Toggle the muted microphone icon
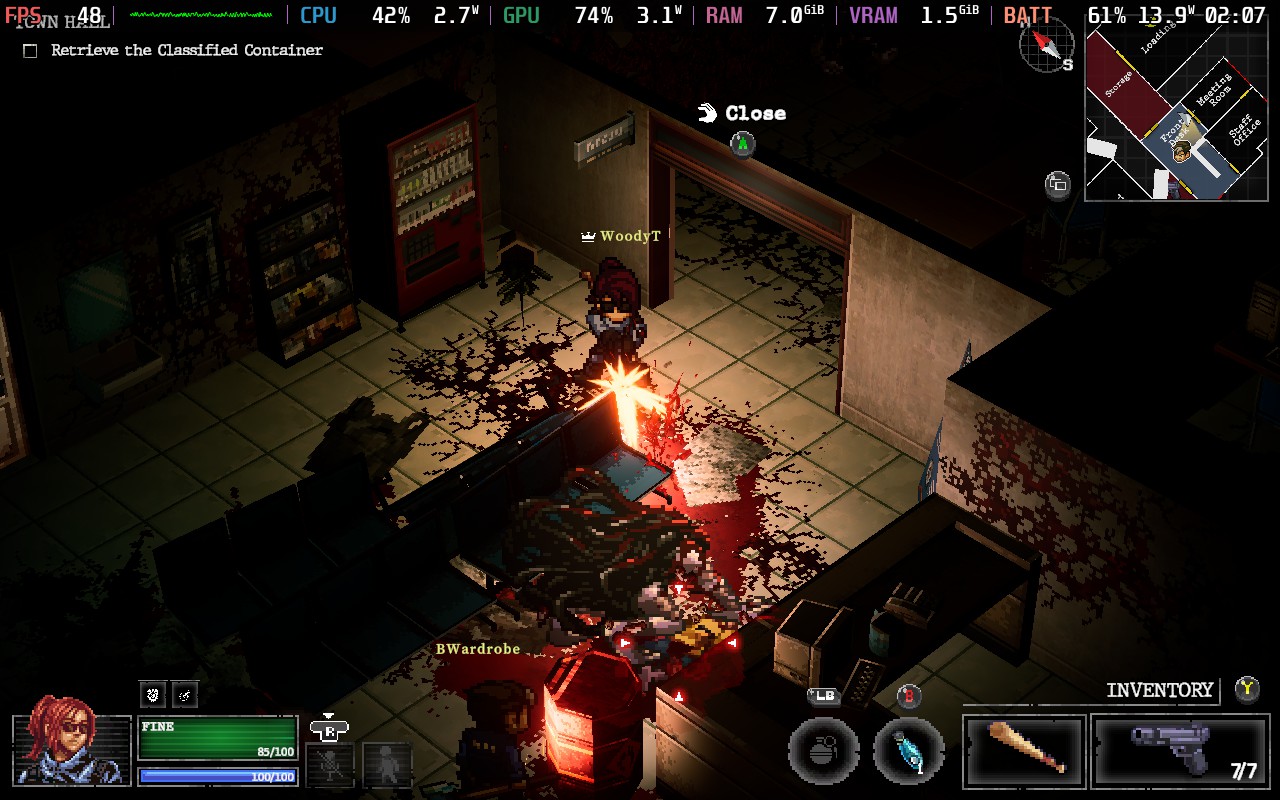Image resolution: width=1280 pixels, height=800 pixels. coord(331,765)
